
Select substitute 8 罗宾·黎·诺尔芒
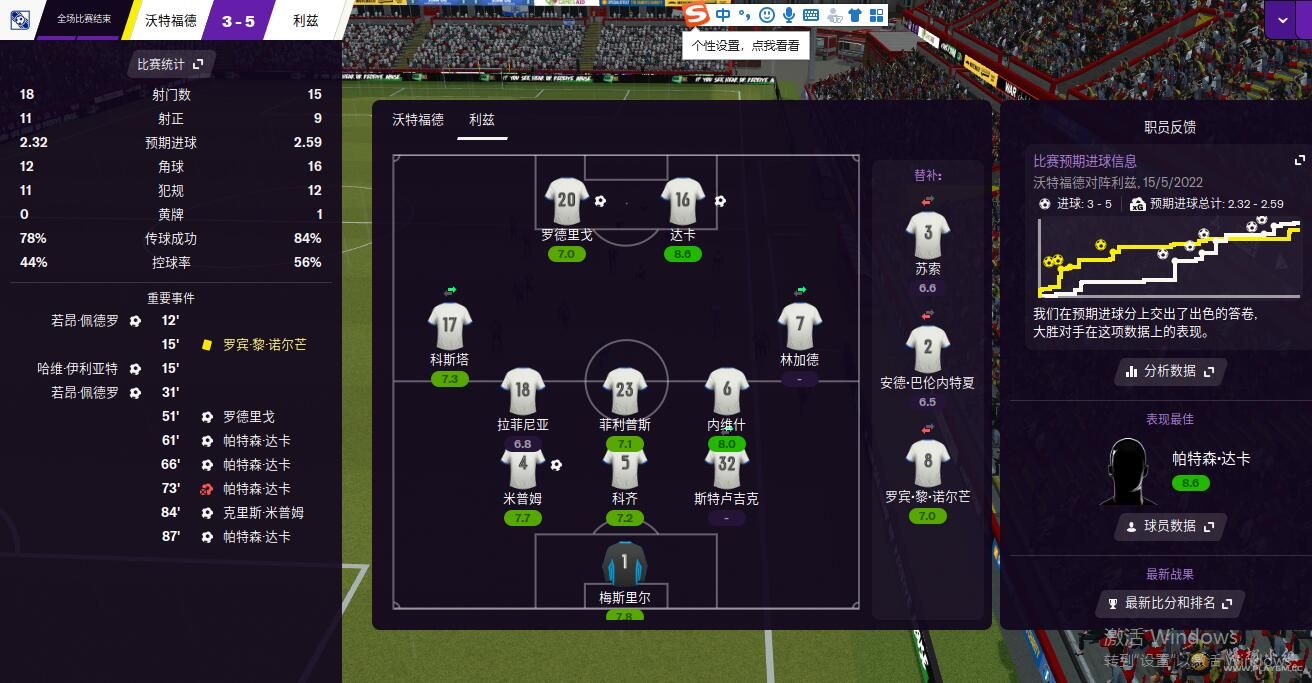(x=927, y=463)
